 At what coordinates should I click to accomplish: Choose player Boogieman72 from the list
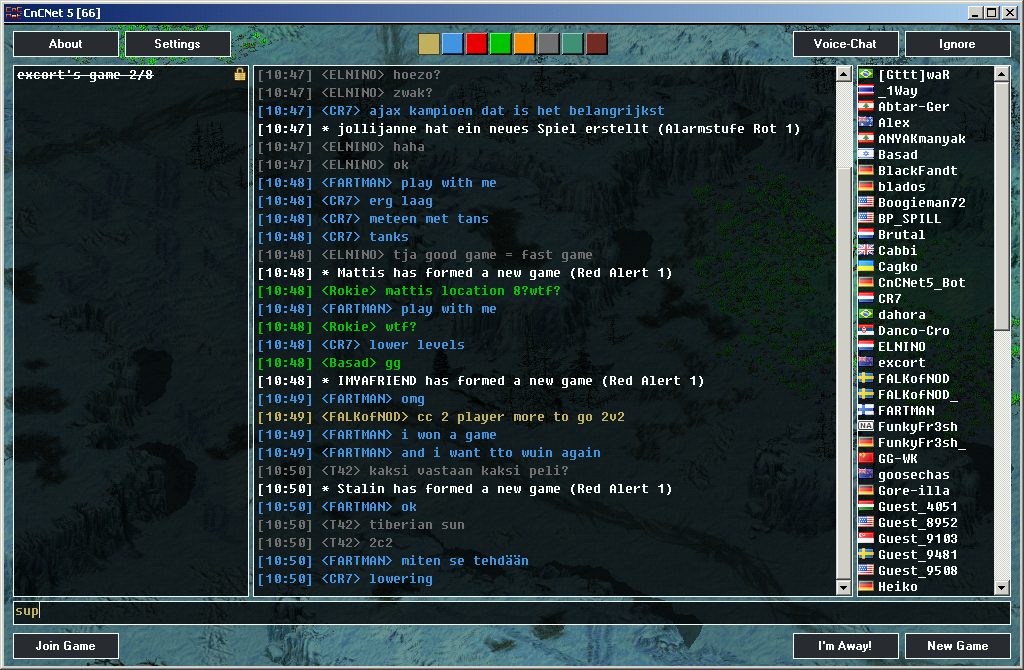point(921,203)
